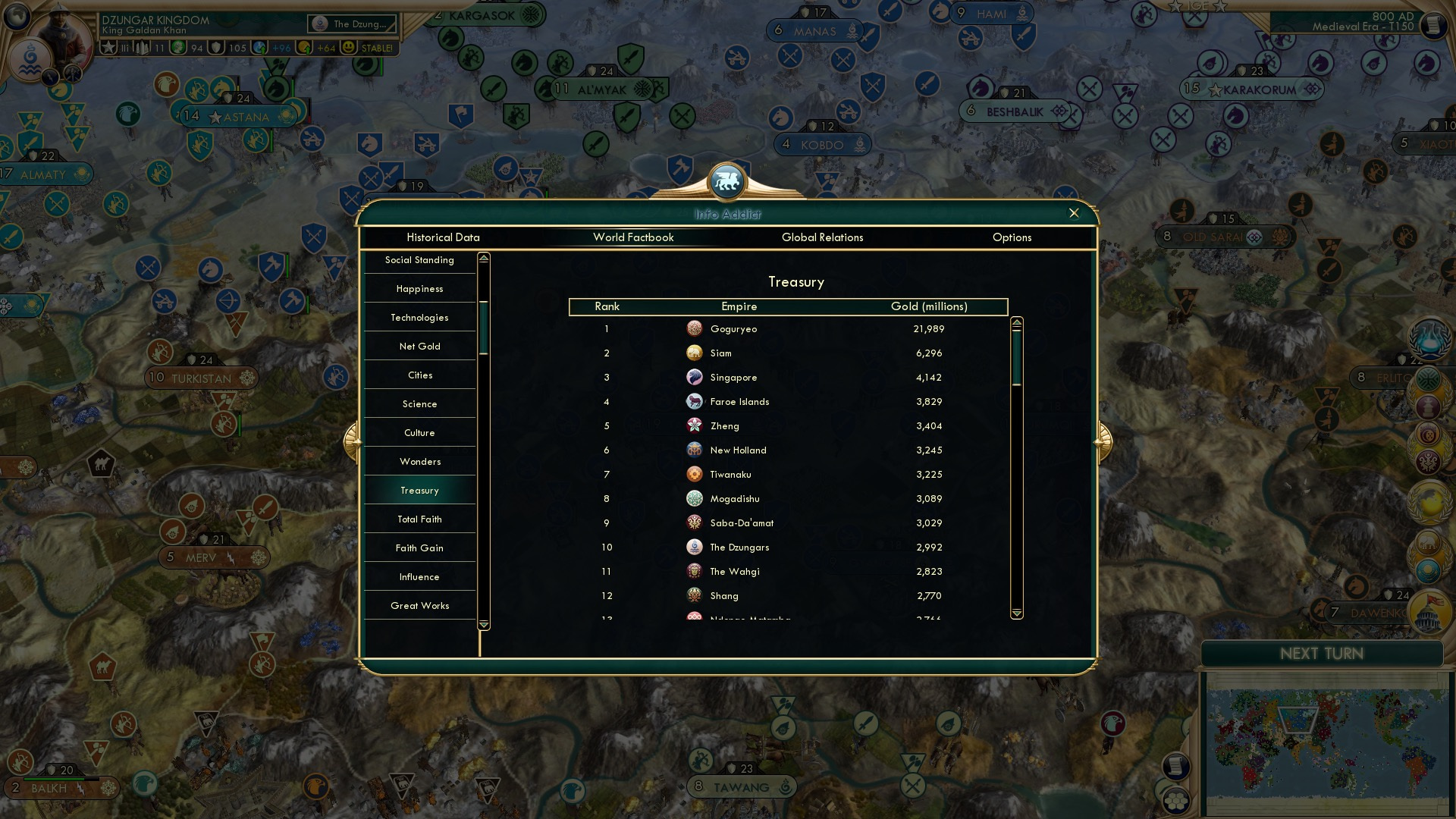This screenshot has height=819, width=1456.
Task: Click the Goguryeo empire icon in the Treasury table
Action: click(695, 329)
